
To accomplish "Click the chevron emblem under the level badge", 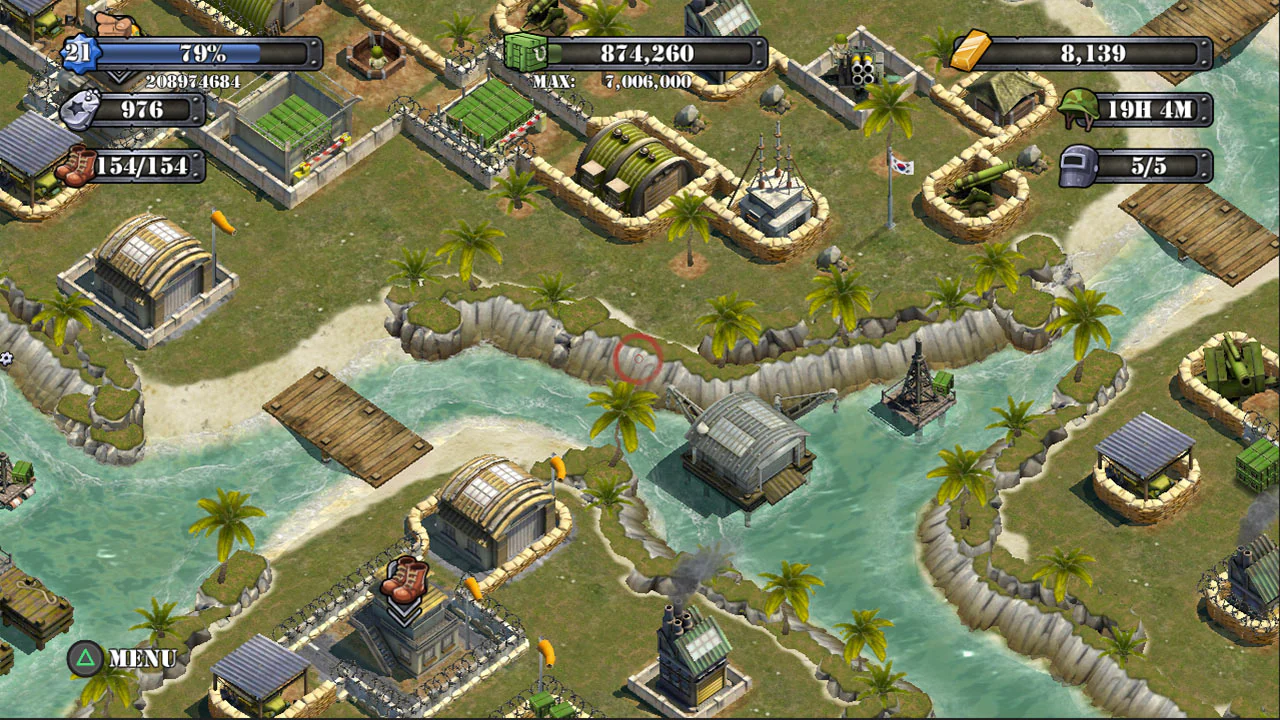I will tap(120, 76).
